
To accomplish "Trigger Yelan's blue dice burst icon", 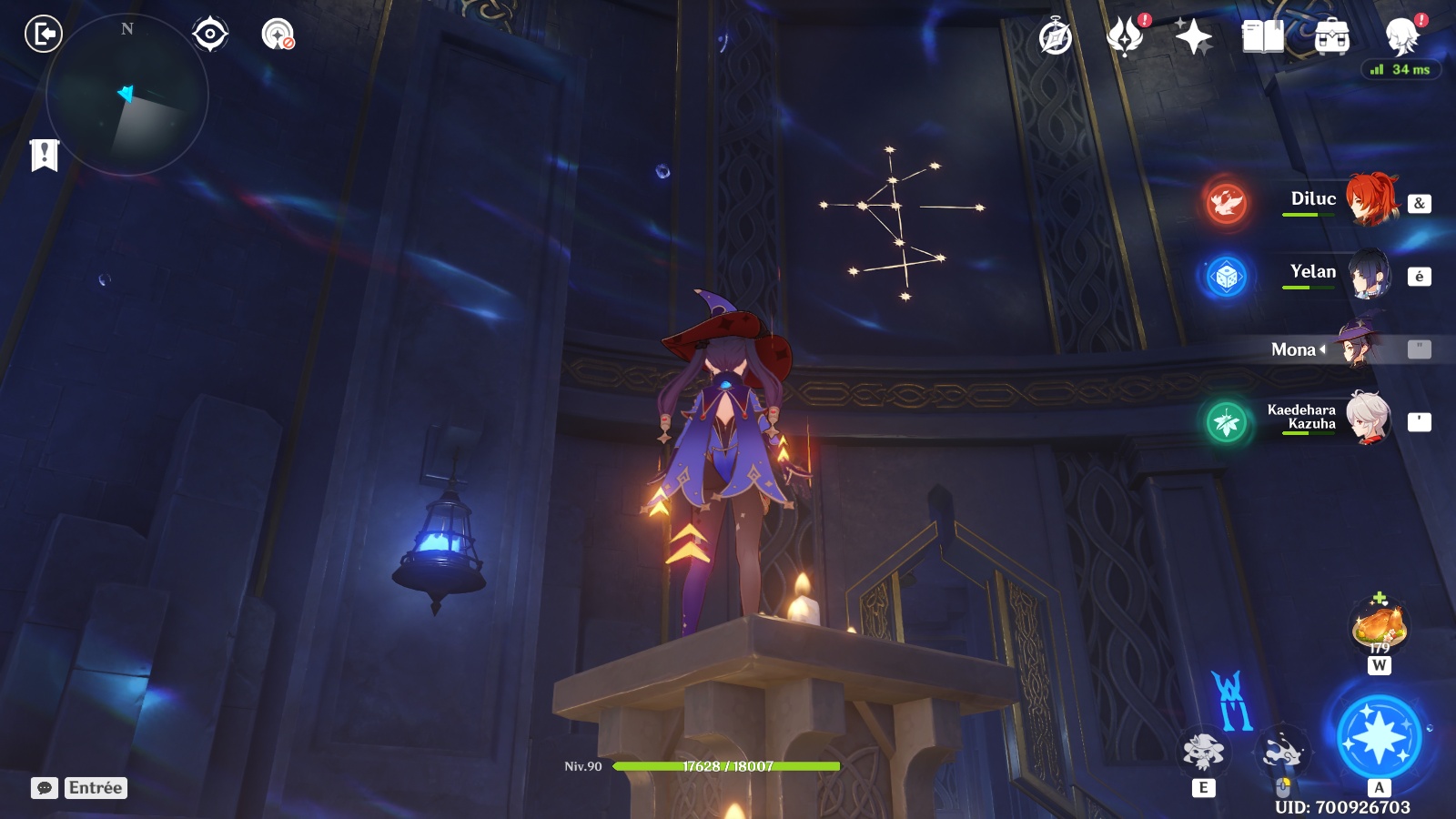I will [x=1226, y=276].
